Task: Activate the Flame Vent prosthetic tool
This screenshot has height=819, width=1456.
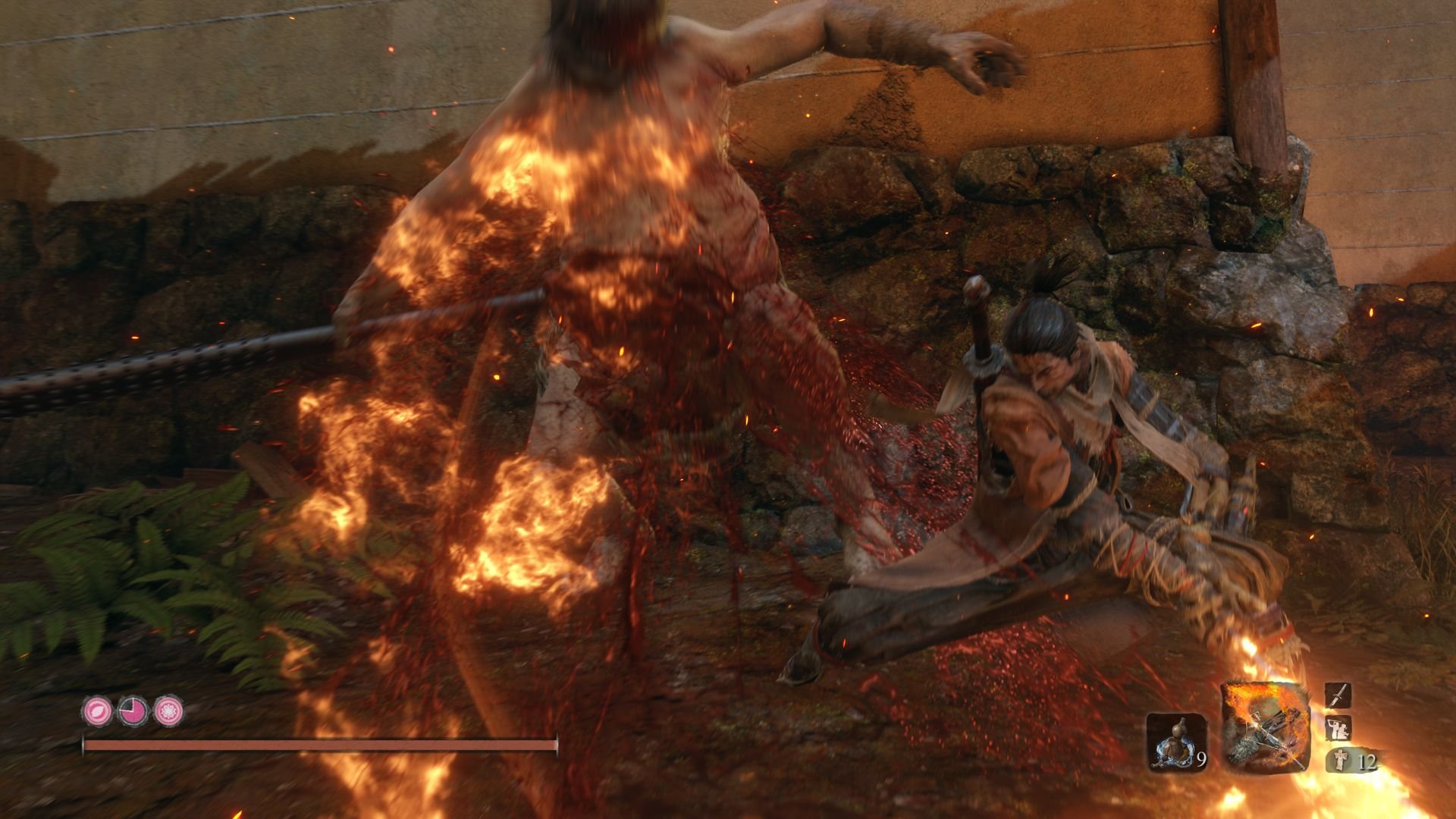Action: coord(1265,728)
